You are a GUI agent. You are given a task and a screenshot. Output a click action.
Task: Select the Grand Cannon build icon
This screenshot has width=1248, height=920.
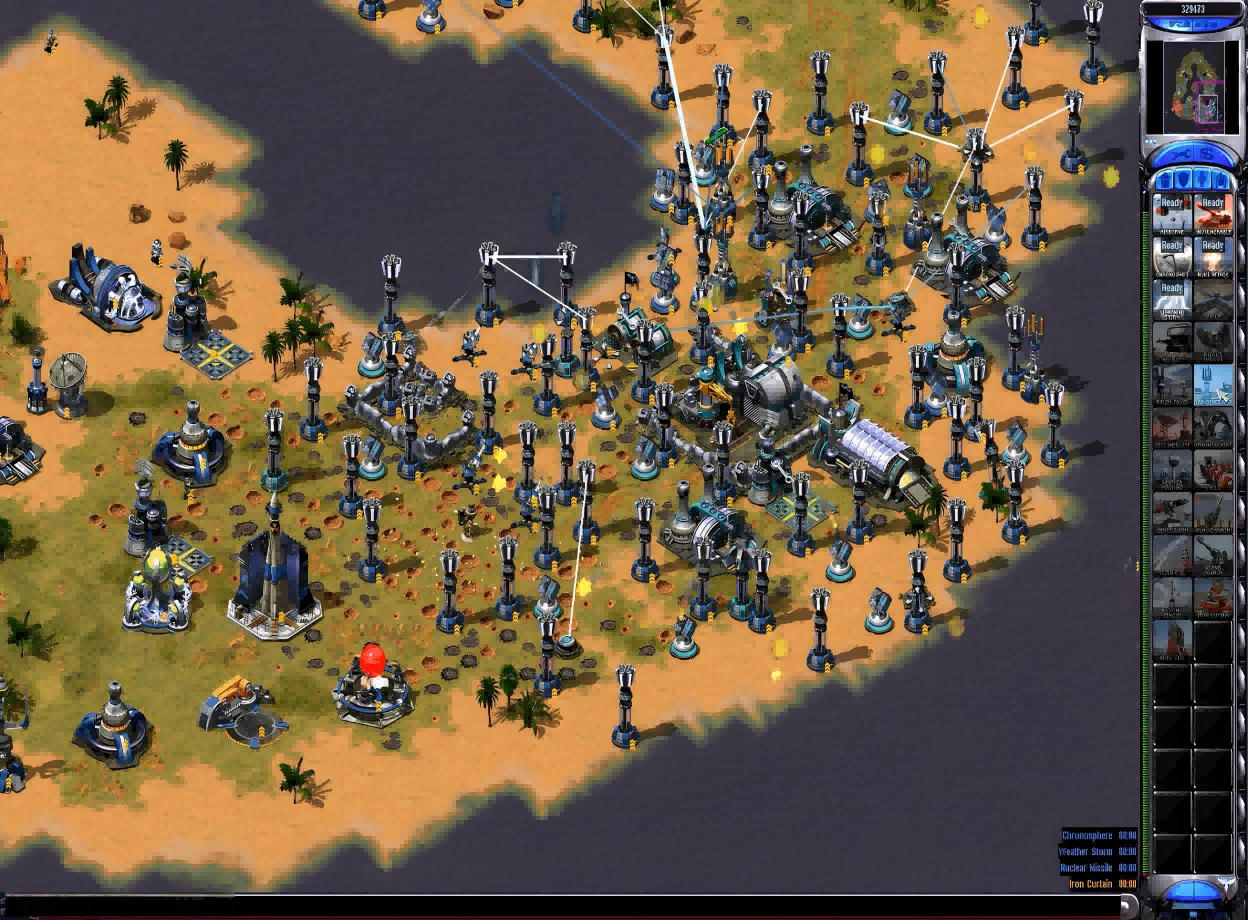(x=1212, y=553)
